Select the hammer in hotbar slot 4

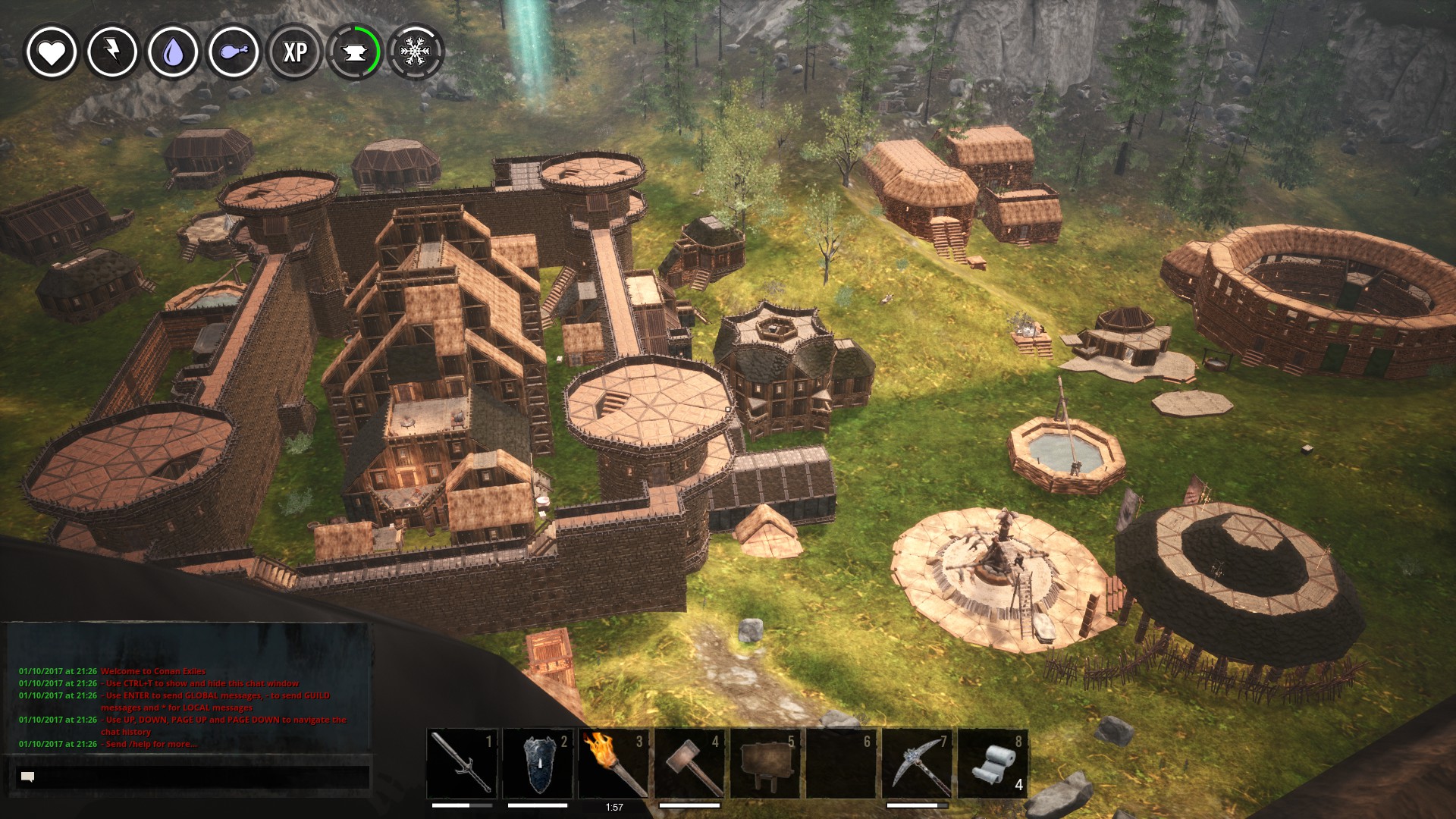[689, 763]
